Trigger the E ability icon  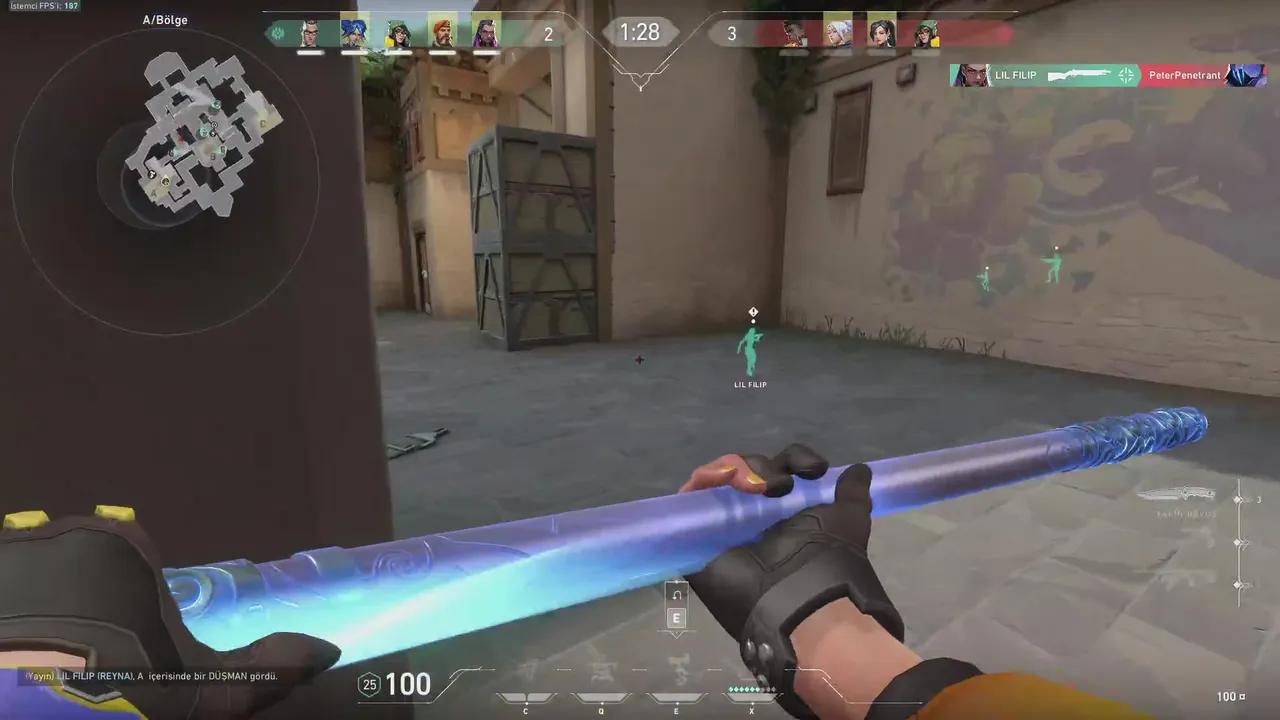pyautogui.click(x=676, y=696)
